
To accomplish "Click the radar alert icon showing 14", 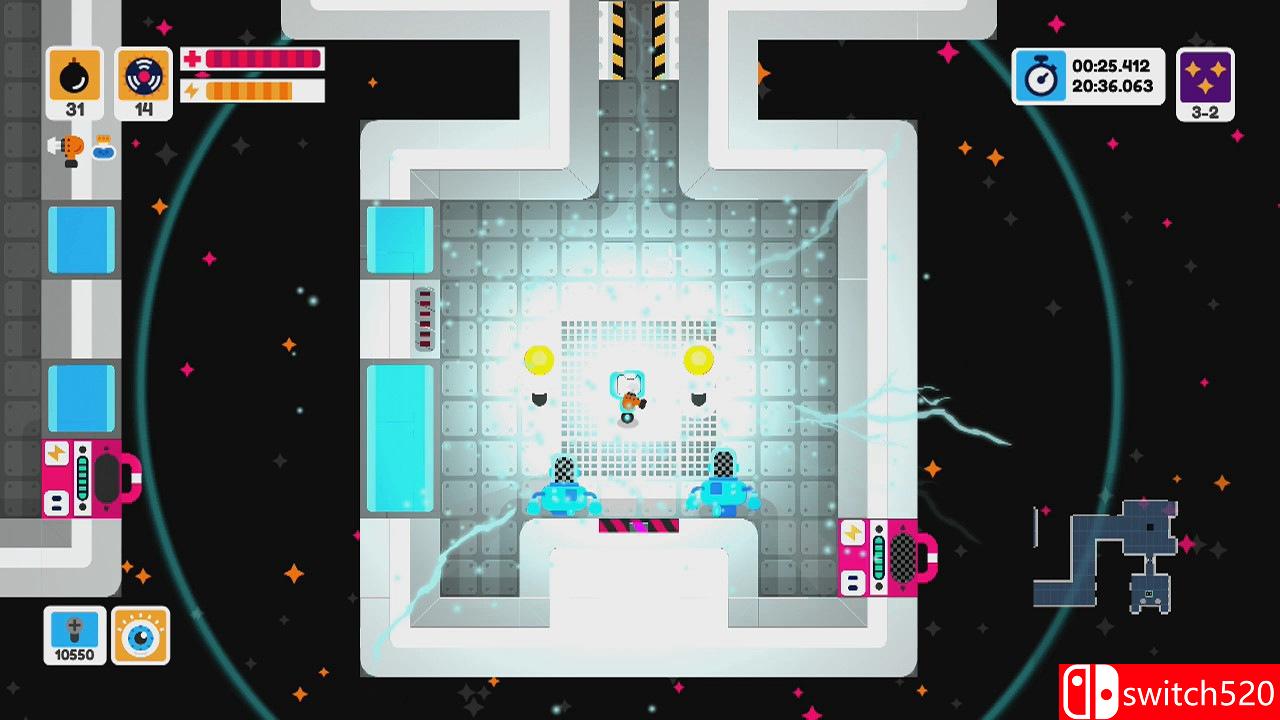I will coord(142,75).
